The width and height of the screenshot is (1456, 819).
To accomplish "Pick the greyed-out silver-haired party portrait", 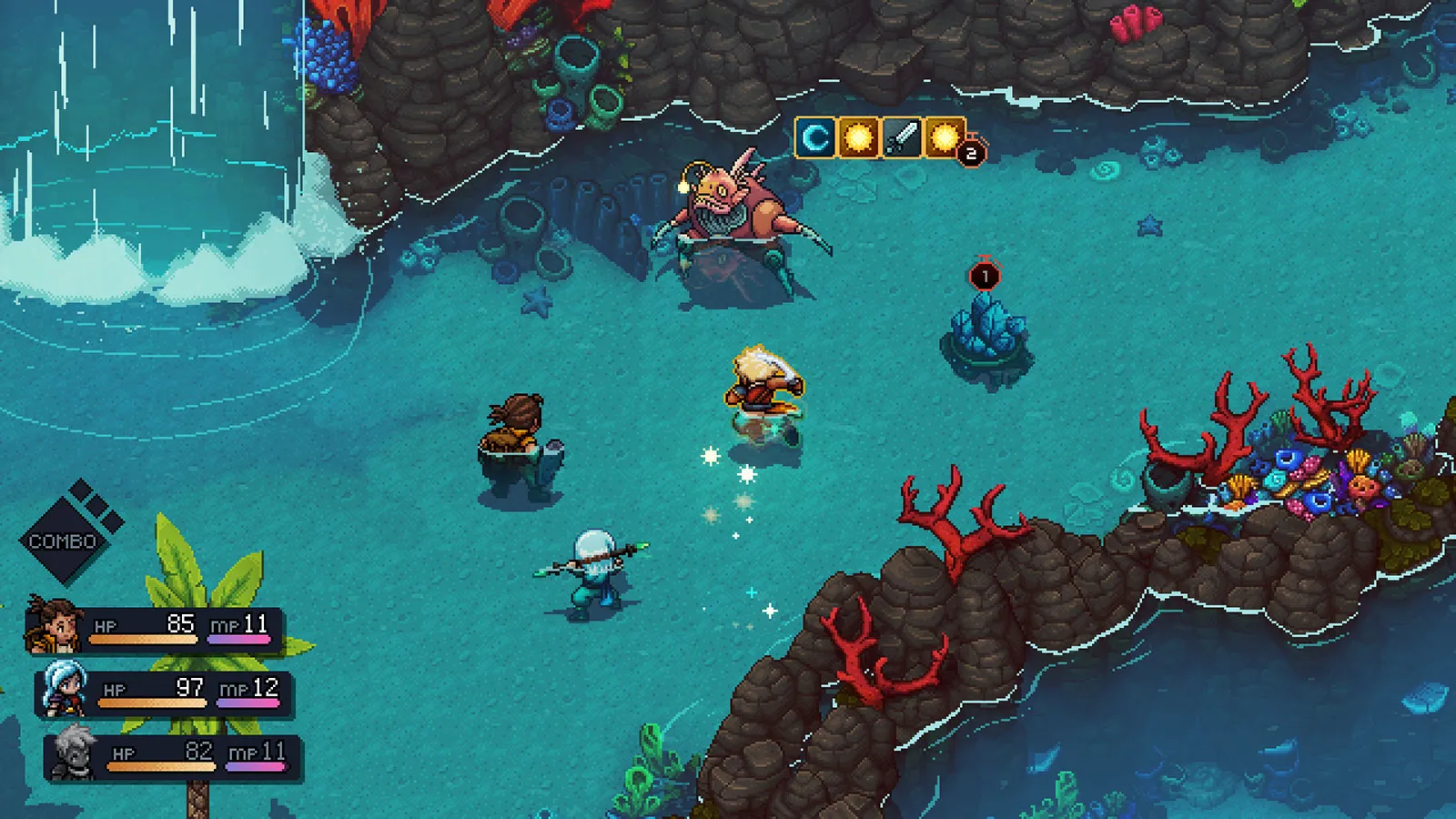I will [73, 753].
